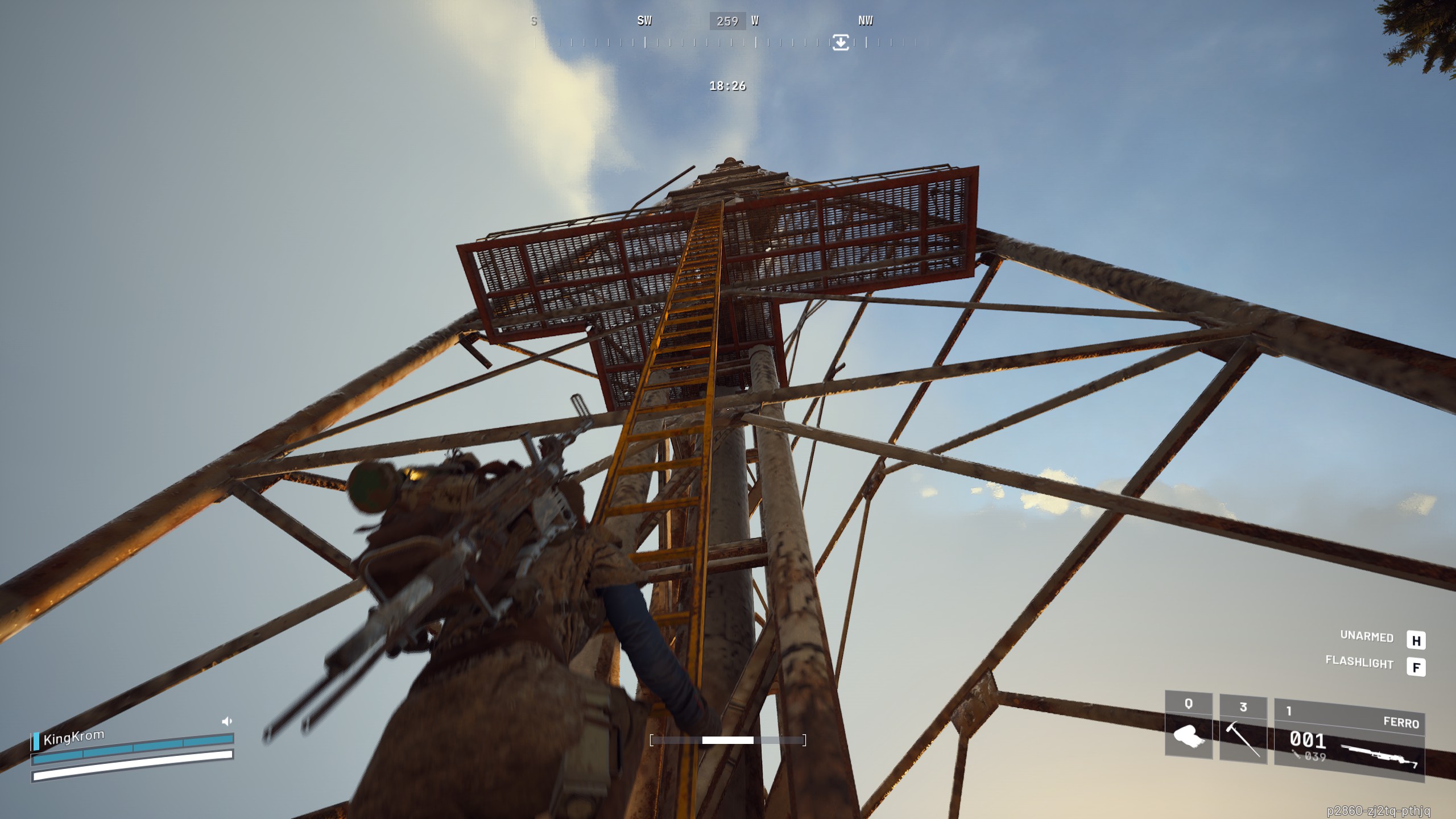
Task: Click the FLASHLIGHT label text
Action: (1360, 664)
